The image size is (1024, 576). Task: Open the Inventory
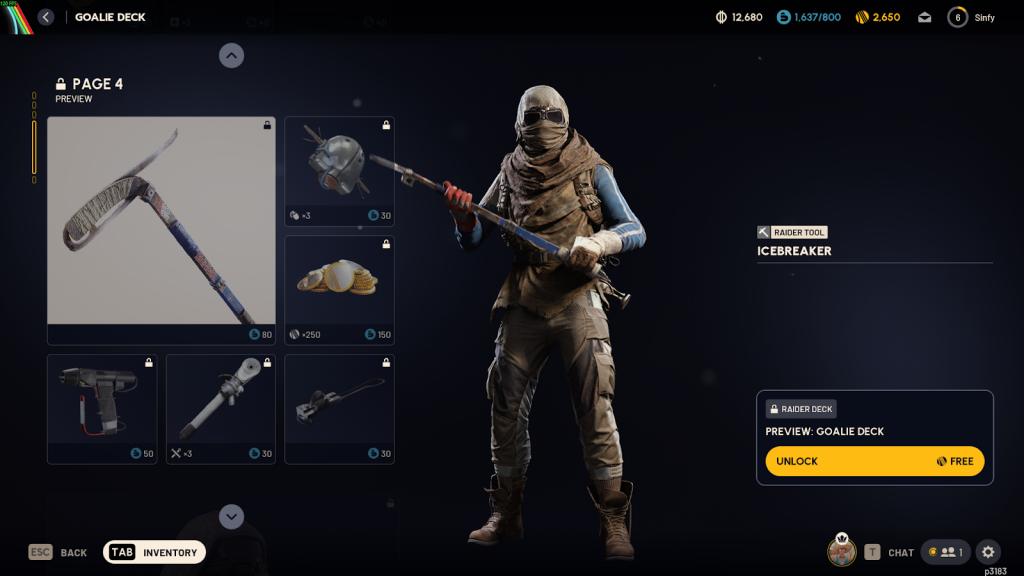(155, 552)
